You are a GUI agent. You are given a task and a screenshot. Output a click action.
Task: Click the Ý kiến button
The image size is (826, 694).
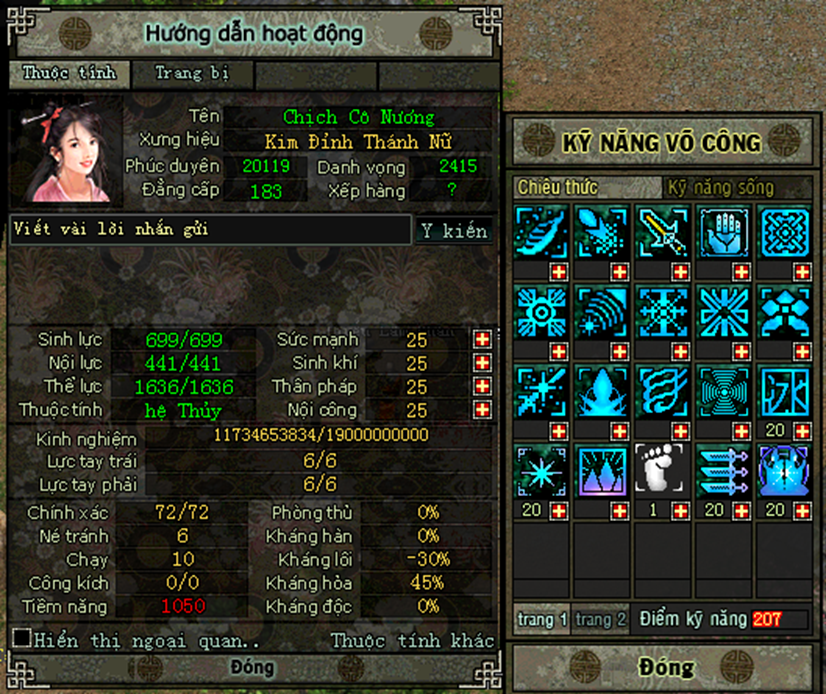[x=453, y=230]
